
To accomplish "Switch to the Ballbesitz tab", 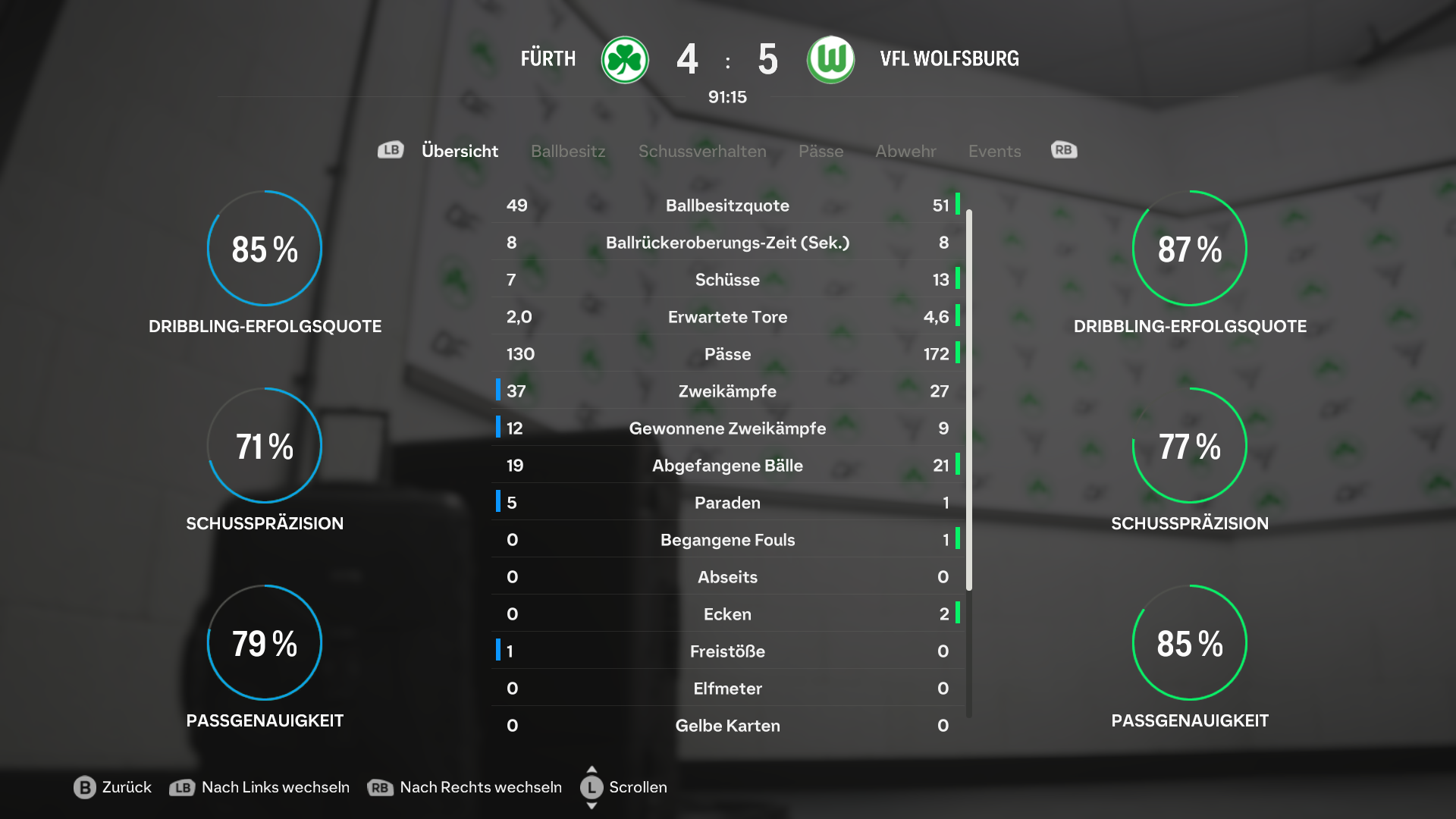I will pyautogui.click(x=568, y=151).
